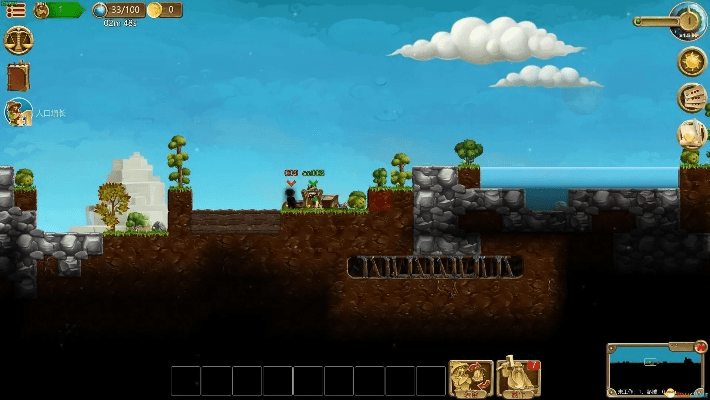Open the wooden planks crafting button
The width and height of the screenshot is (710, 400).
click(691, 97)
